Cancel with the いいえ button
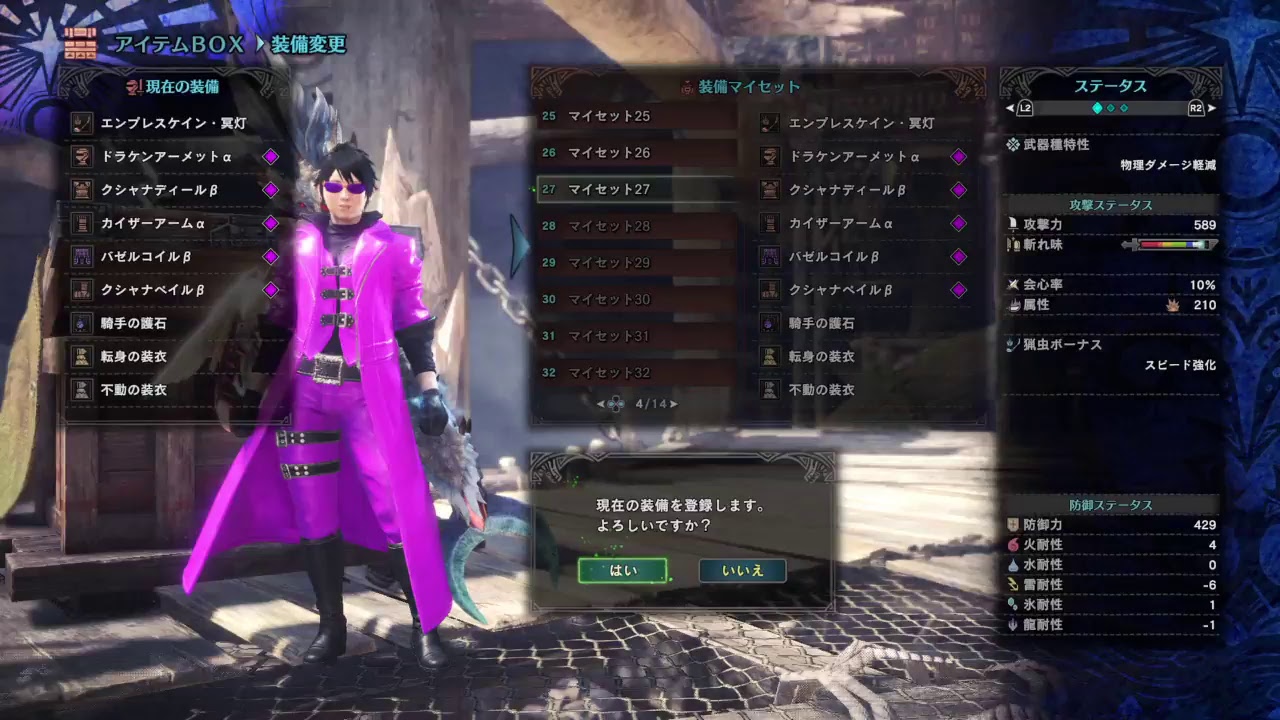The width and height of the screenshot is (1280, 720). point(741,573)
